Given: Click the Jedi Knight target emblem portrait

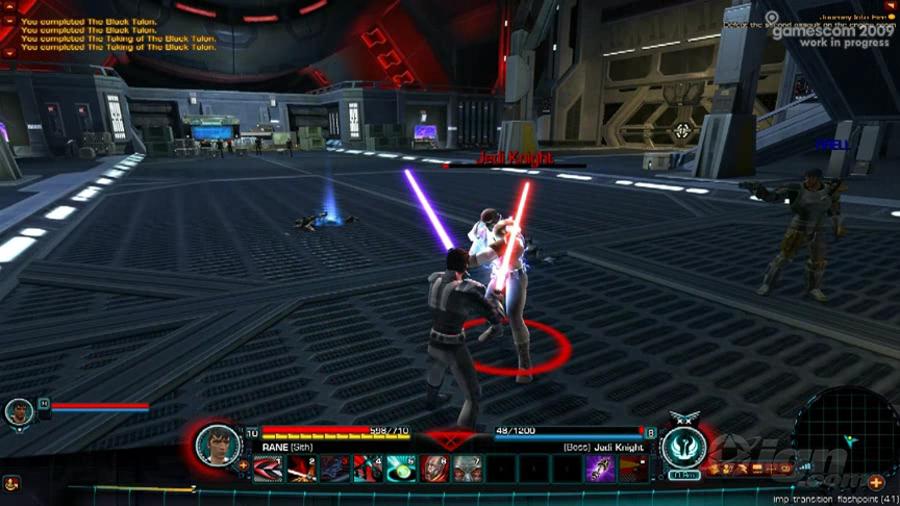Looking at the screenshot, I should pos(681,444).
